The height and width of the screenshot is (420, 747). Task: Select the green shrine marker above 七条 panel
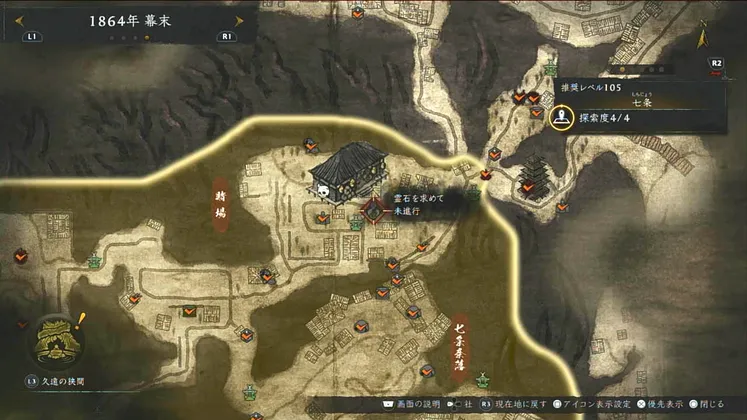[x=551, y=70]
